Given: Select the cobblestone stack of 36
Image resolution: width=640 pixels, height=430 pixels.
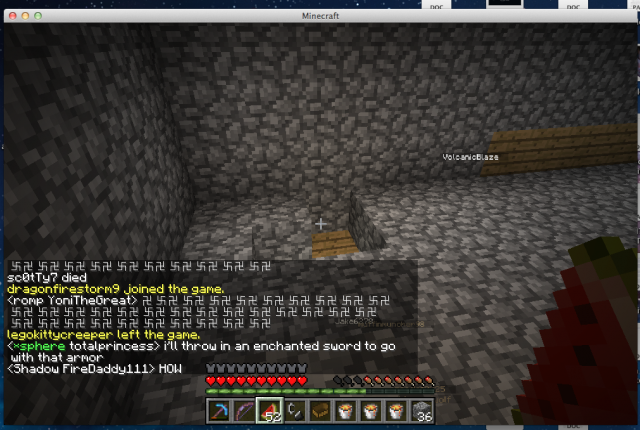Looking at the screenshot, I should tap(423, 410).
